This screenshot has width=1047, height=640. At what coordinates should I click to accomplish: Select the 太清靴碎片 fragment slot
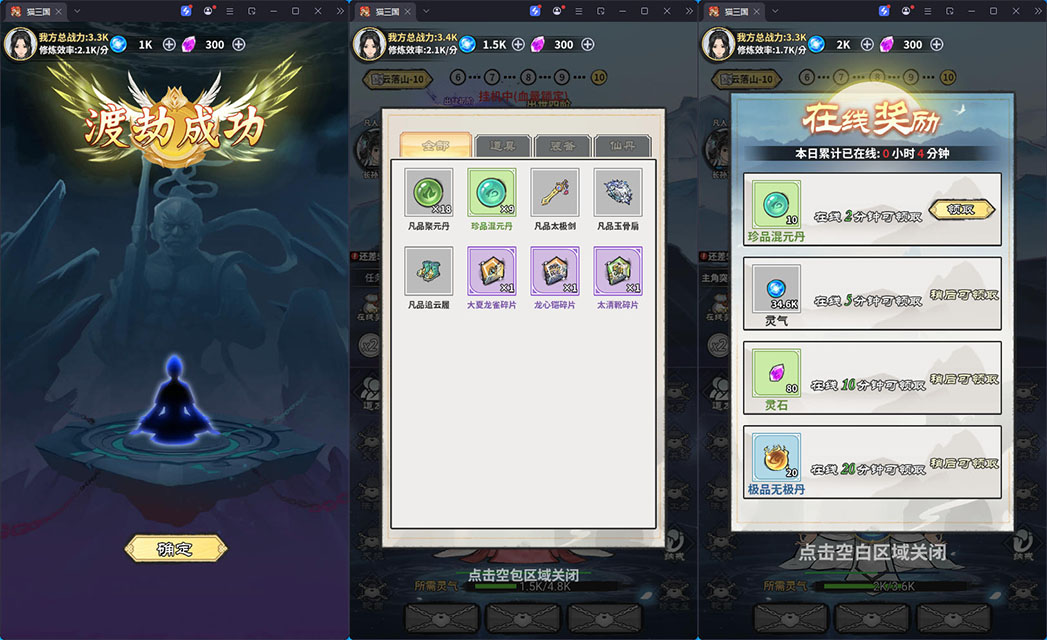coord(618,271)
